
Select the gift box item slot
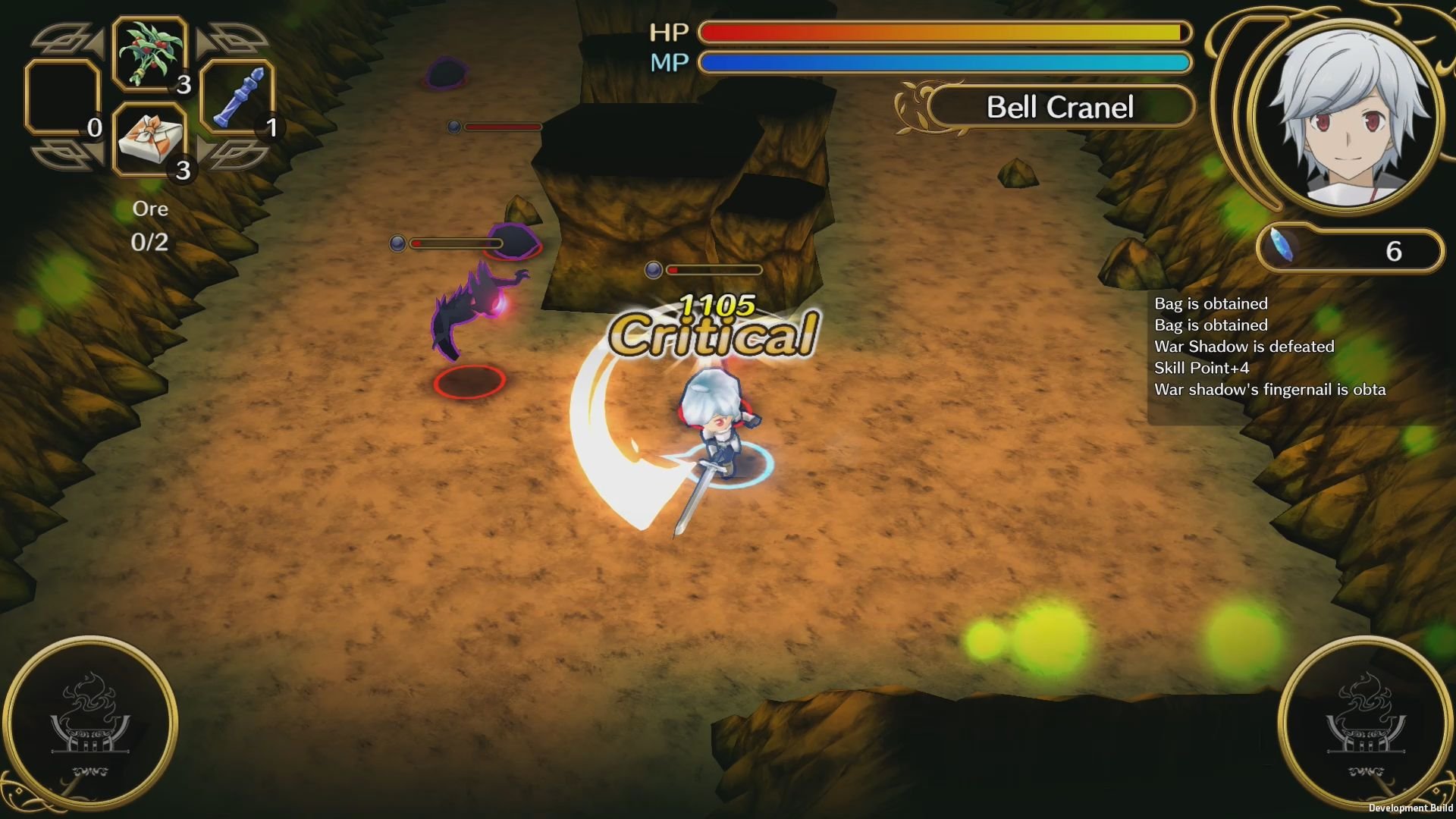coord(149,140)
